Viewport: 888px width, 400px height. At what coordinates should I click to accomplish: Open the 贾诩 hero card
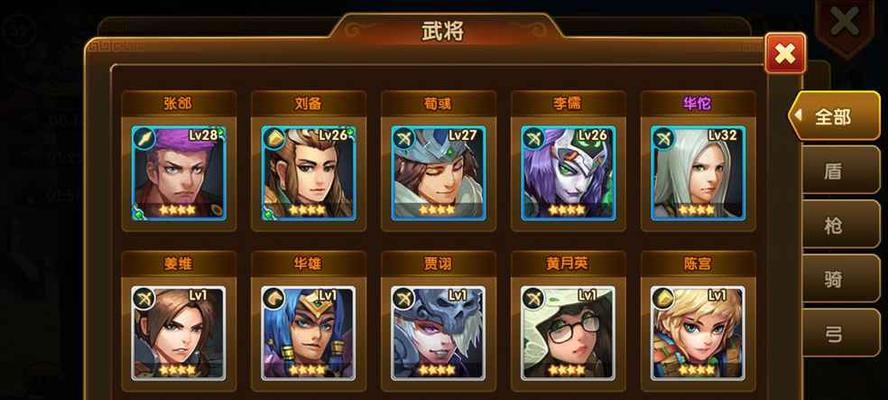(x=438, y=332)
